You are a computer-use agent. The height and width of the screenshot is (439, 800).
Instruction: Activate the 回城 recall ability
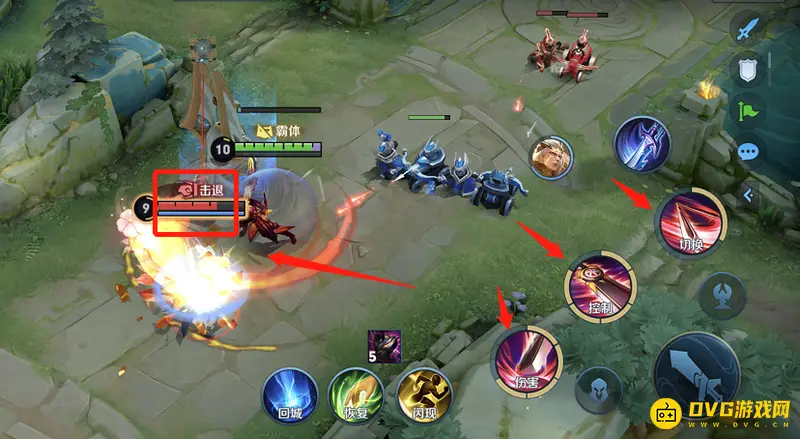click(289, 392)
